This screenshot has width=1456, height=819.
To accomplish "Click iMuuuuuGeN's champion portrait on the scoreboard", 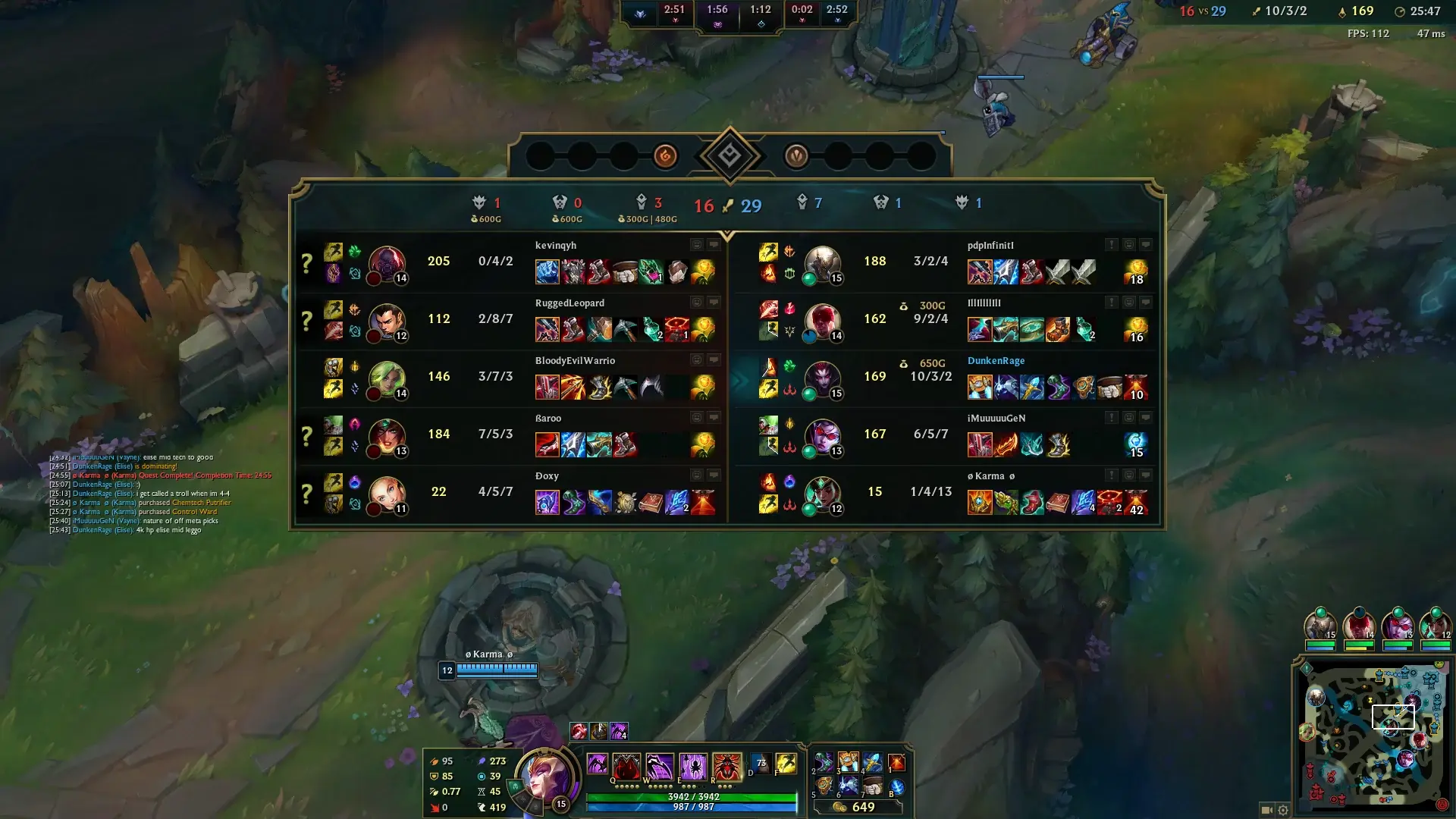I will (824, 435).
